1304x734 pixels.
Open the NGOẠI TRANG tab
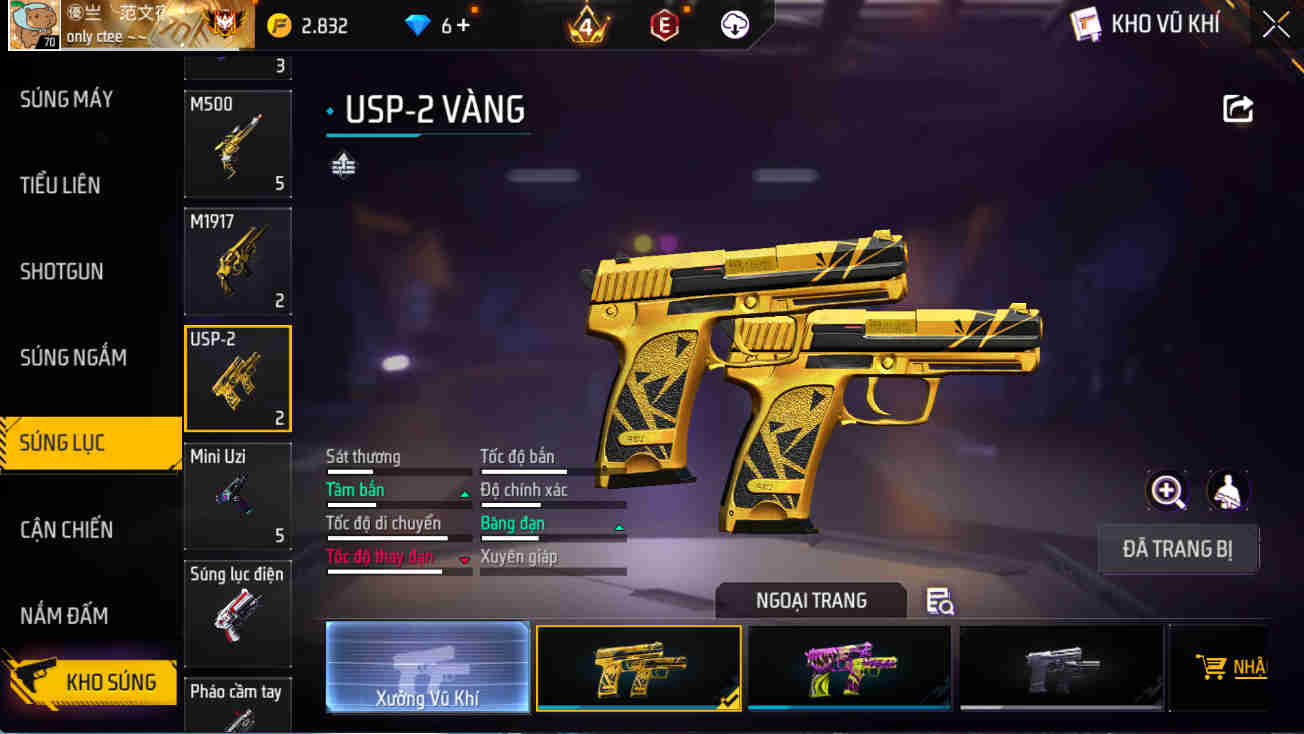(811, 601)
